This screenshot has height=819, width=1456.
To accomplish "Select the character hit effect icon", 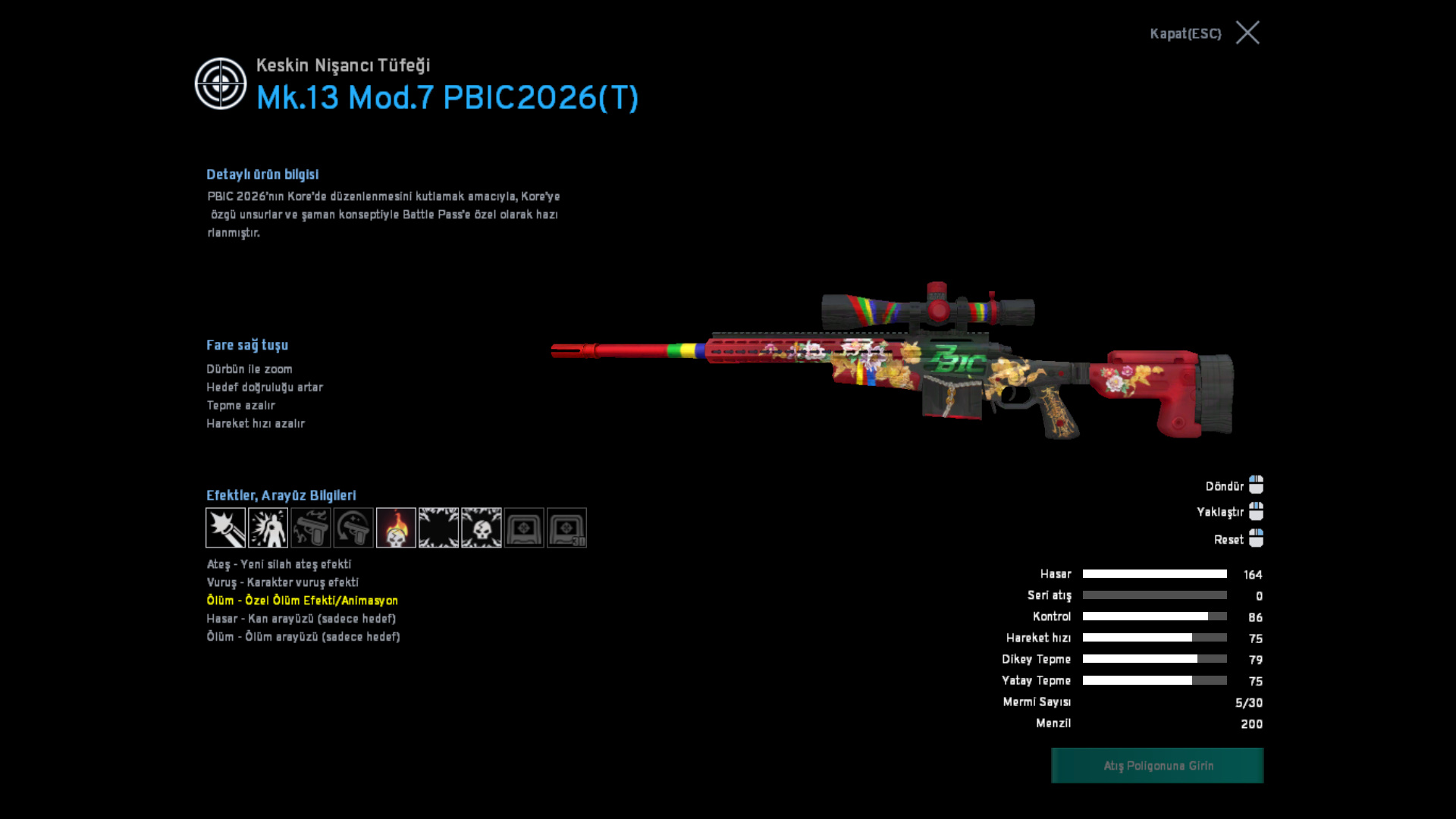I will click(268, 528).
